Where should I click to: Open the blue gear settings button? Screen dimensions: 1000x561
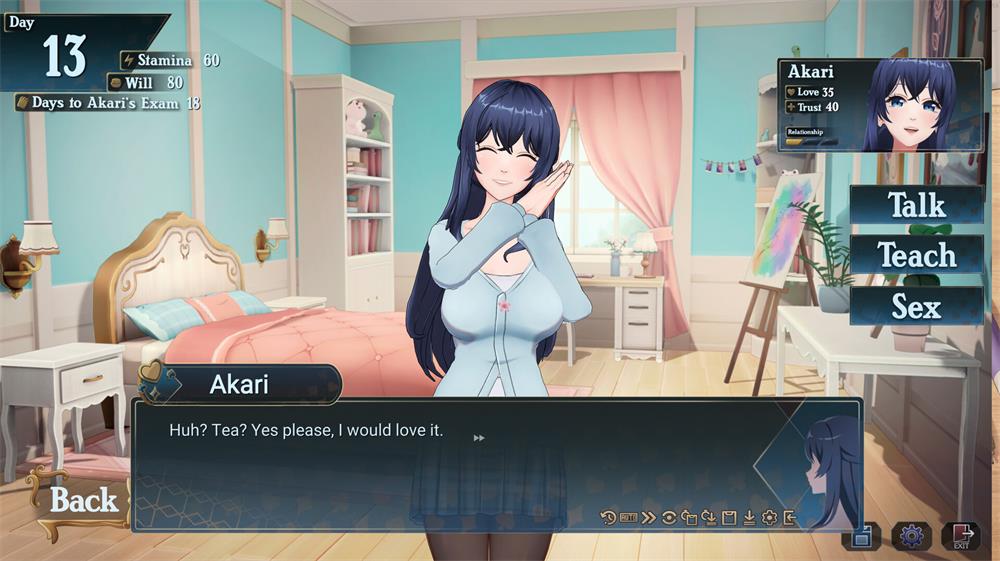(x=910, y=536)
